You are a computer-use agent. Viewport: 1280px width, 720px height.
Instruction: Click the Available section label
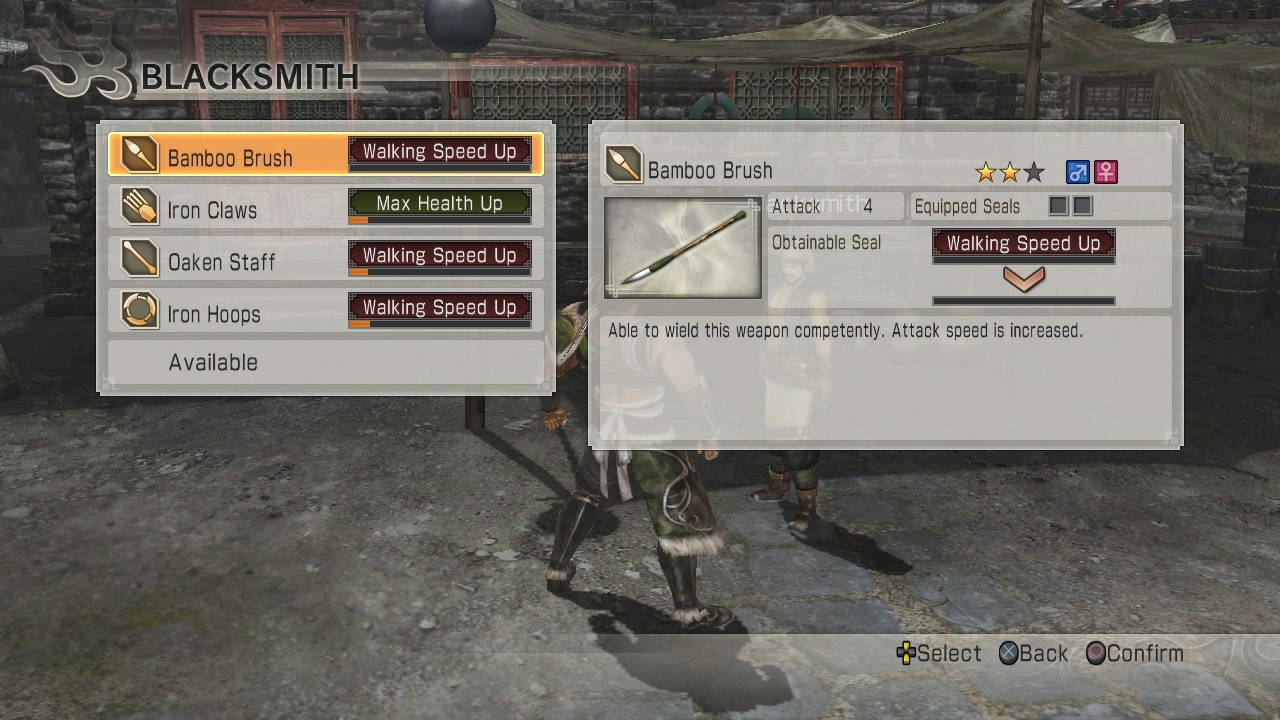(x=212, y=362)
